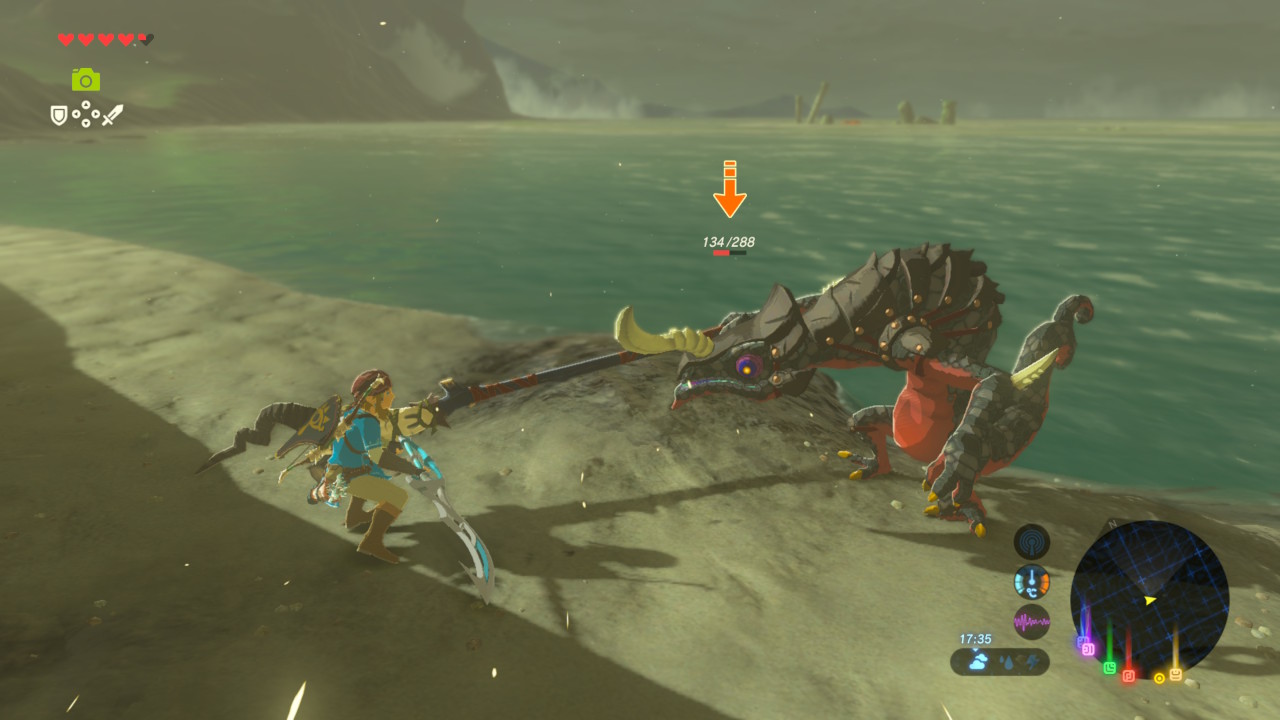Click the purple noise meter icon
The image size is (1280, 720).
click(x=1031, y=621)
